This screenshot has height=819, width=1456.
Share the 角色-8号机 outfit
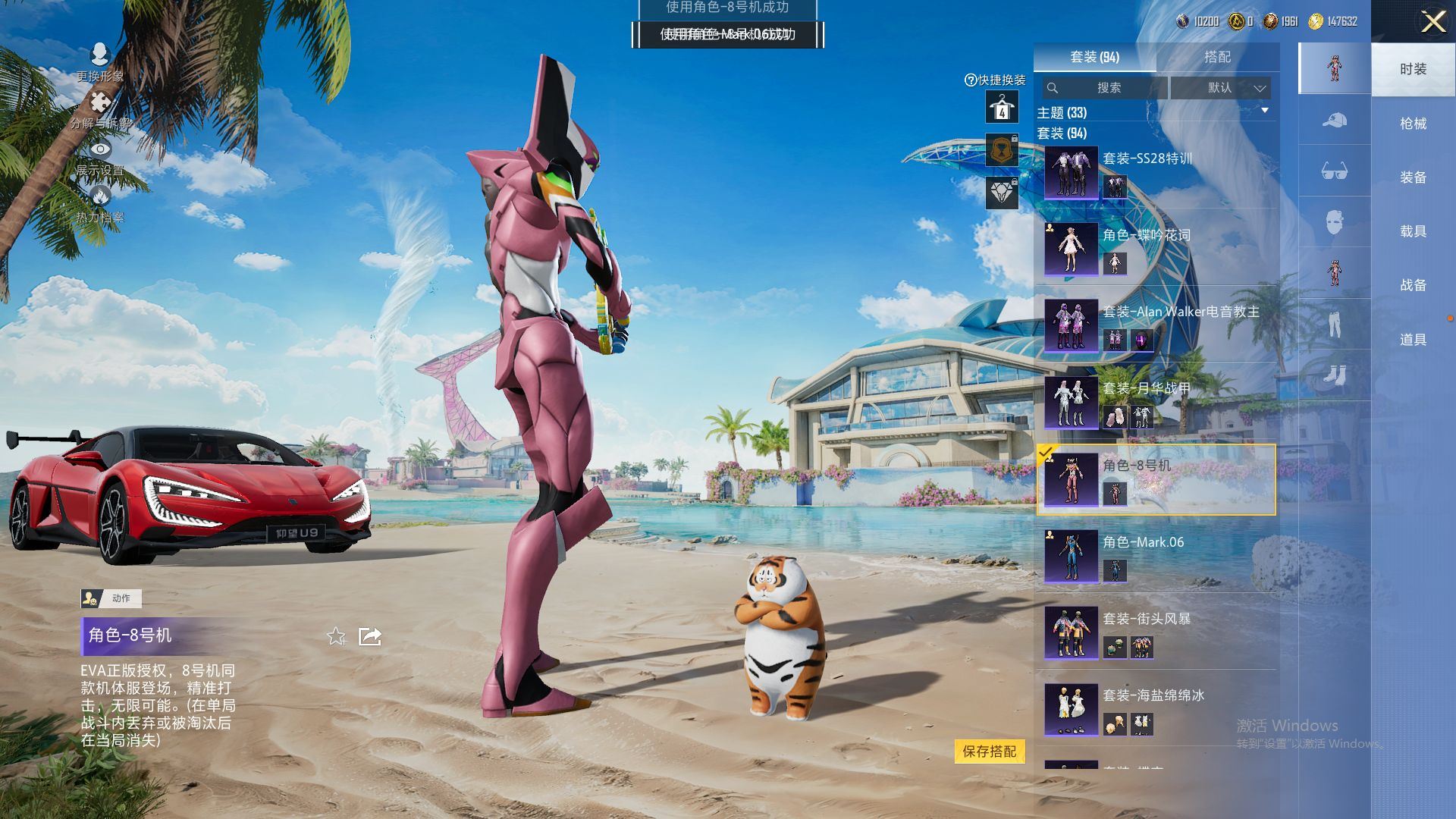370,636
